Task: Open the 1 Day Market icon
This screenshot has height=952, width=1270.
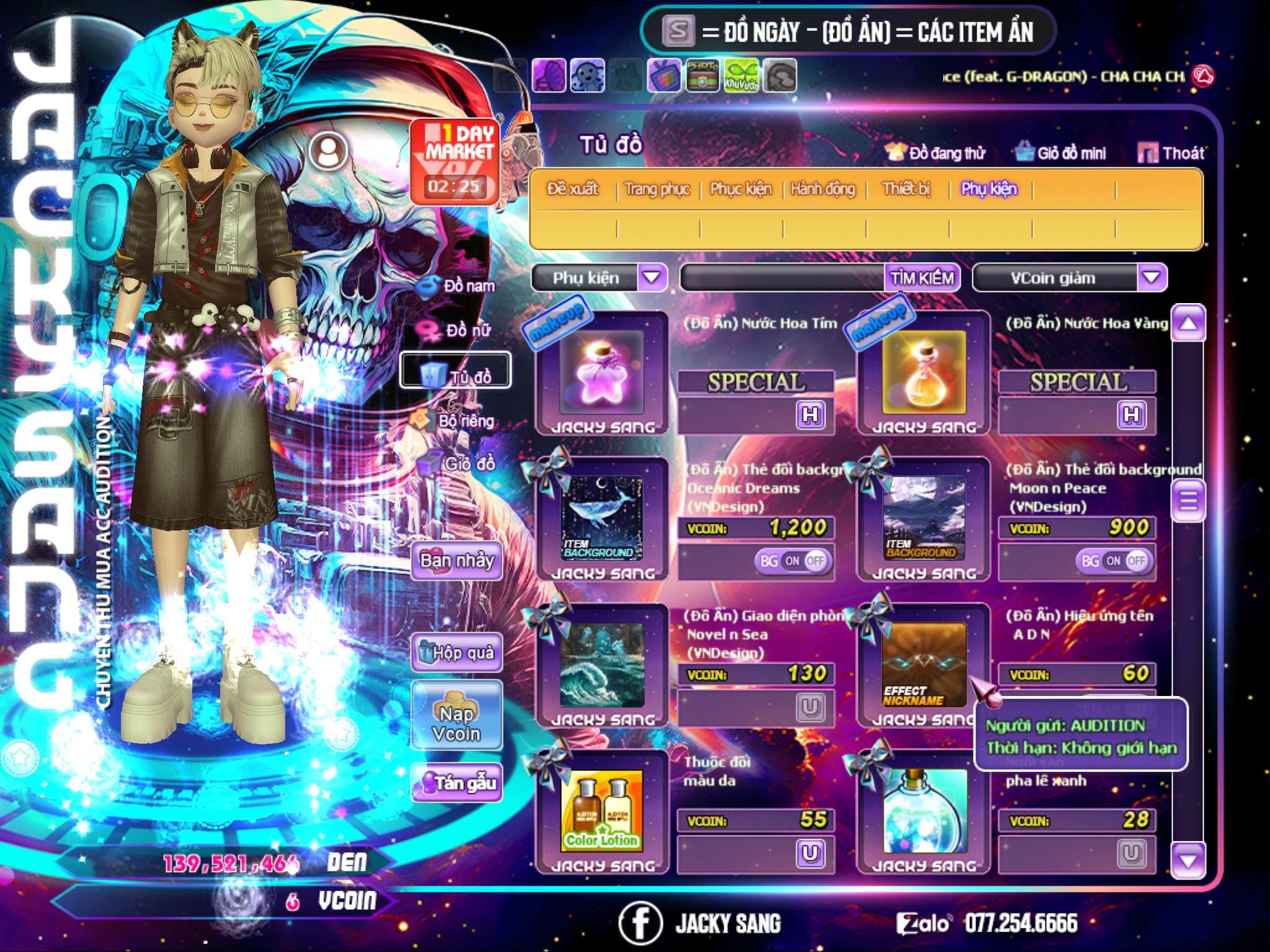Action: pos(456,160)
